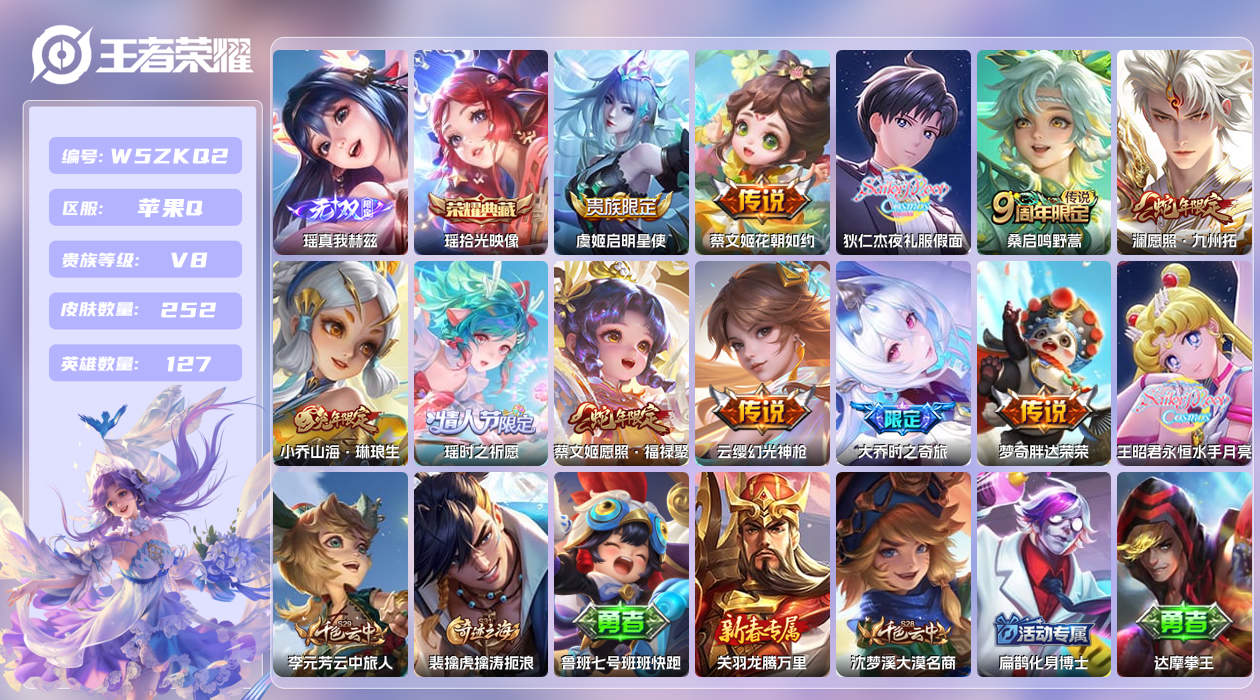Viewport: 1260px width, 700px height.
Task: Select the 澜愿照·九州拓 skin card
Action: (1184, 152)
